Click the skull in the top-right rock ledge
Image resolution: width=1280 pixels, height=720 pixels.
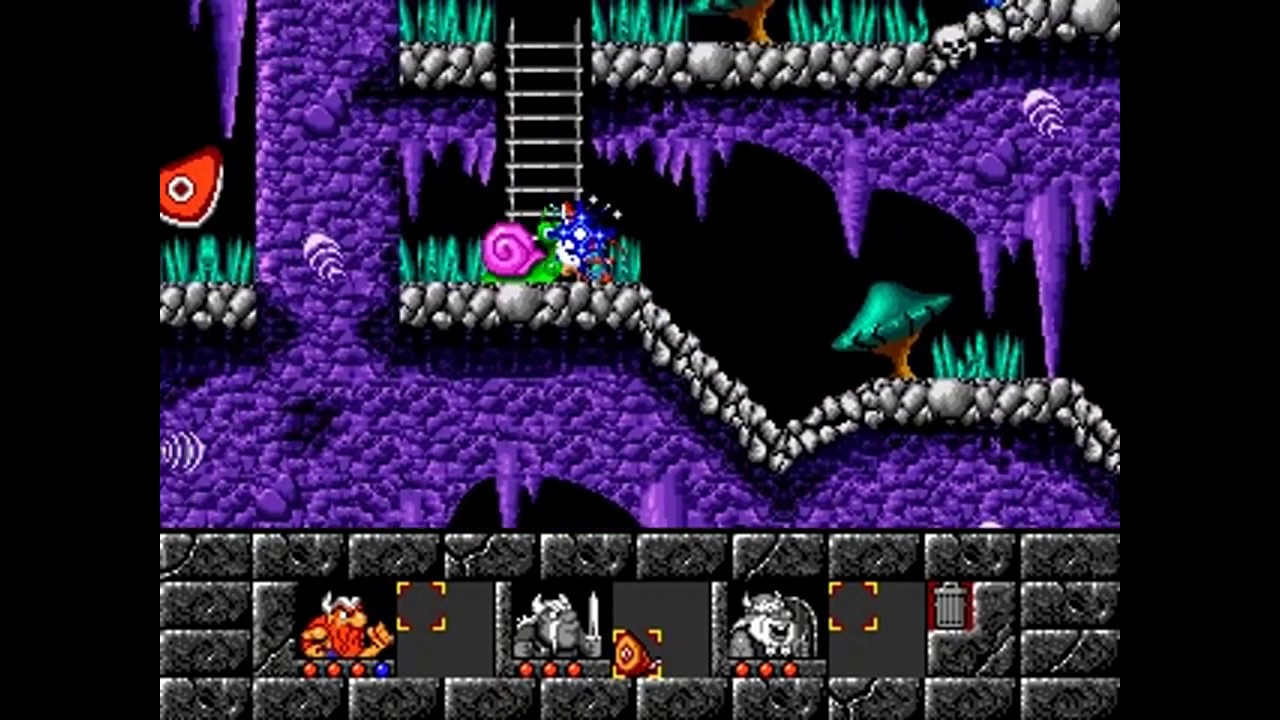(x=952, y=44)
